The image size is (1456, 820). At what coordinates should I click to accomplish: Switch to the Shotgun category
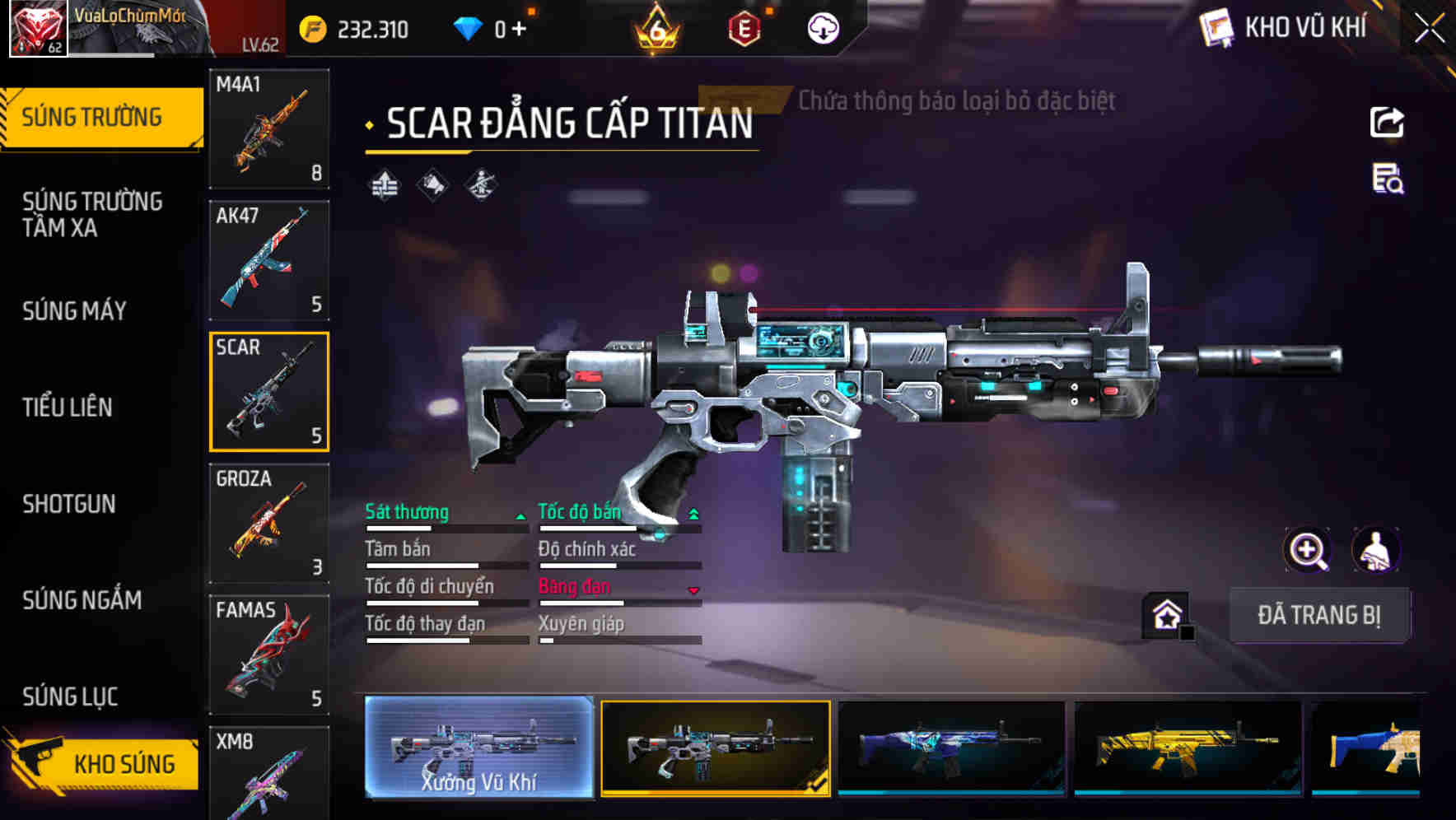click(x=69, y=504)
